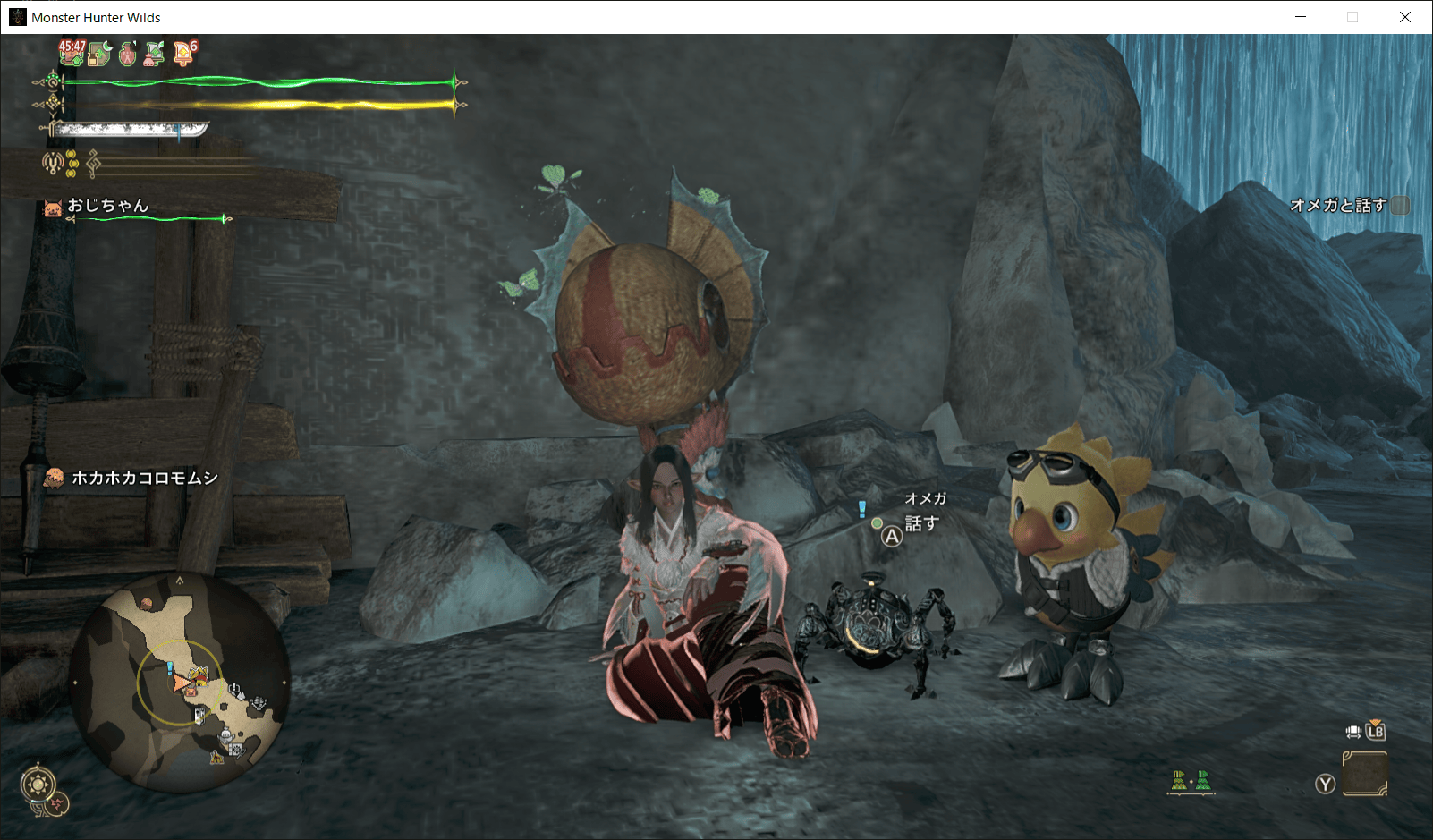Click the meal buff icon showing 45:47

pyautogui.click(x=72, y=54)
